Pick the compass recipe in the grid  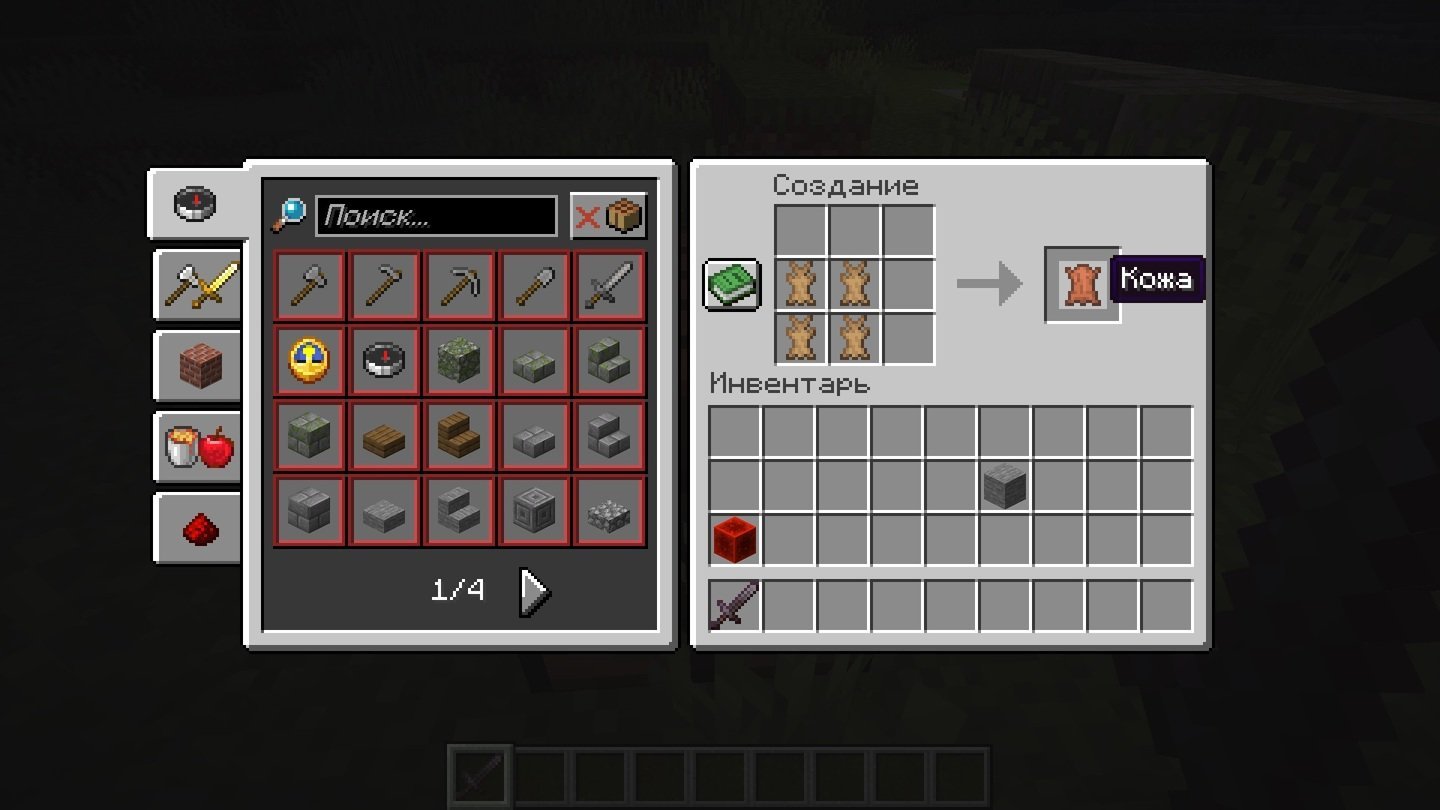[385, 361]
